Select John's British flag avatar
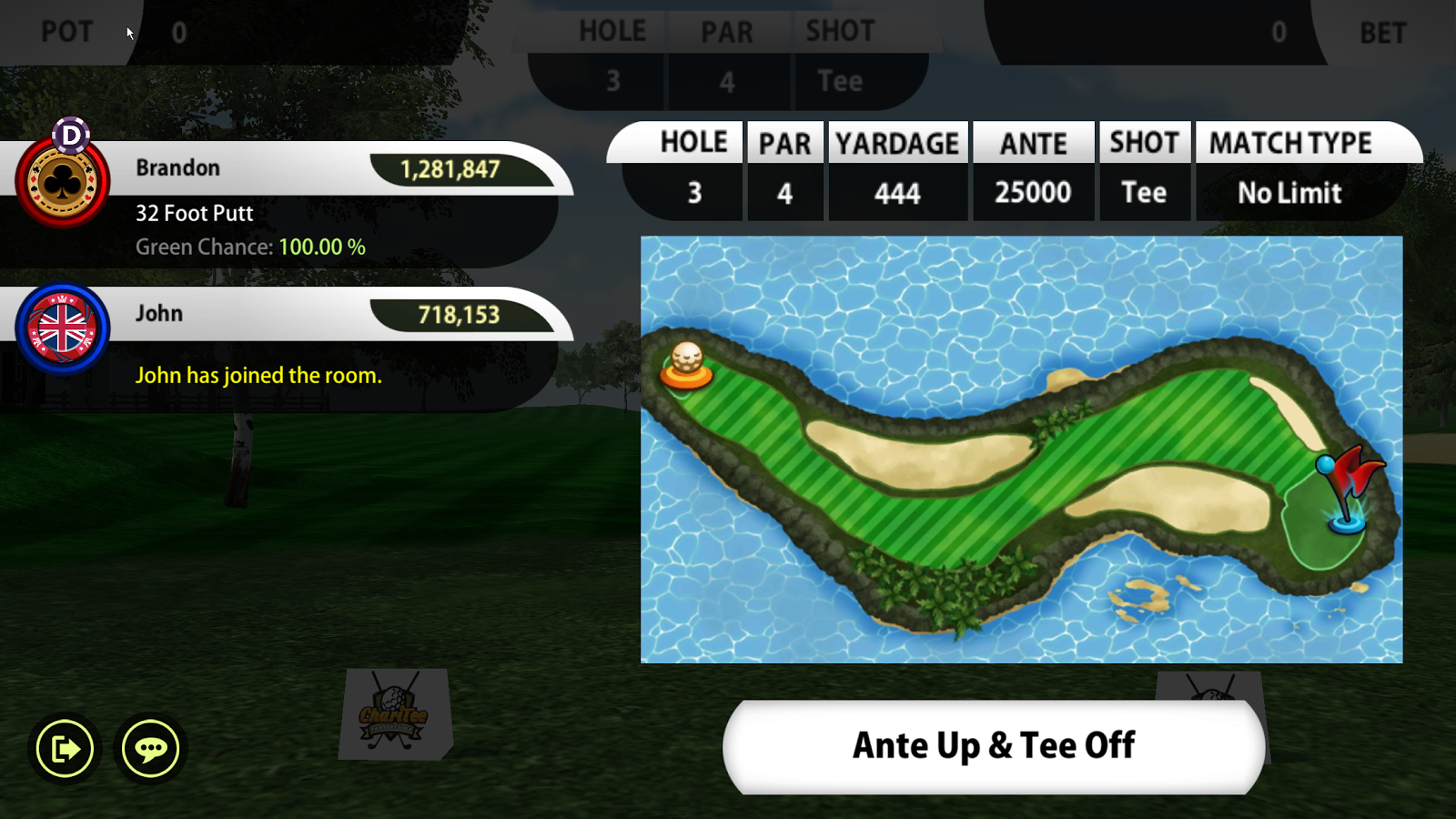The height and width of the screenshot is (819, 1456). click(x=63, y=329)
